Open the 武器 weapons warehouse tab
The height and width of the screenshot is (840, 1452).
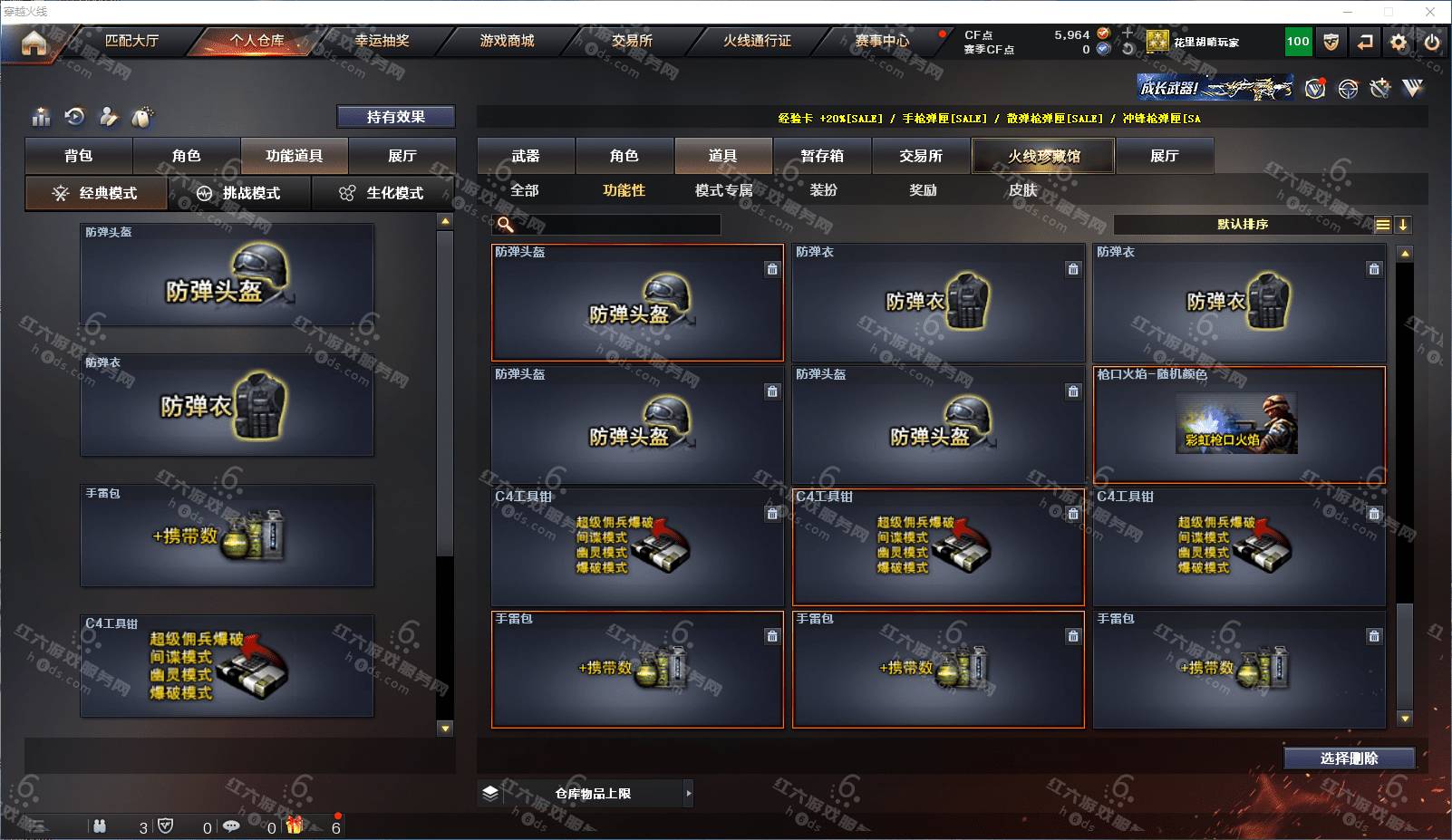pyautogui.click(x=526, y=156)
